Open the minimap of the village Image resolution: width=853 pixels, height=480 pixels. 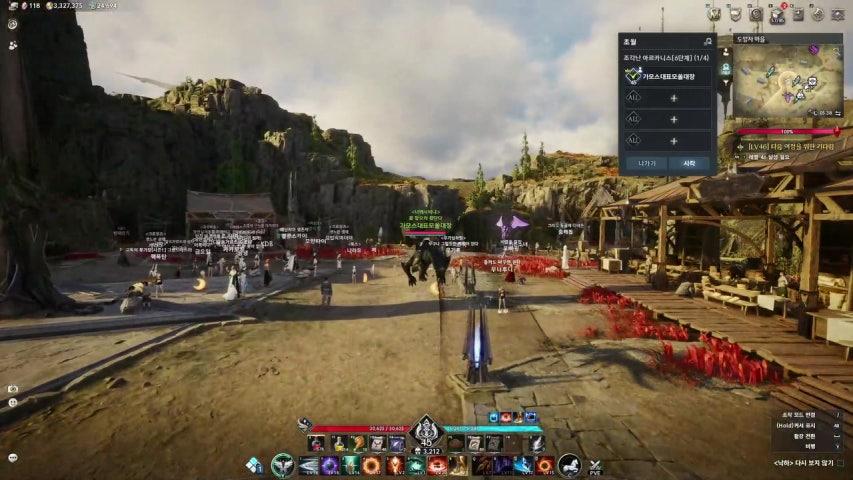(787, 82)
